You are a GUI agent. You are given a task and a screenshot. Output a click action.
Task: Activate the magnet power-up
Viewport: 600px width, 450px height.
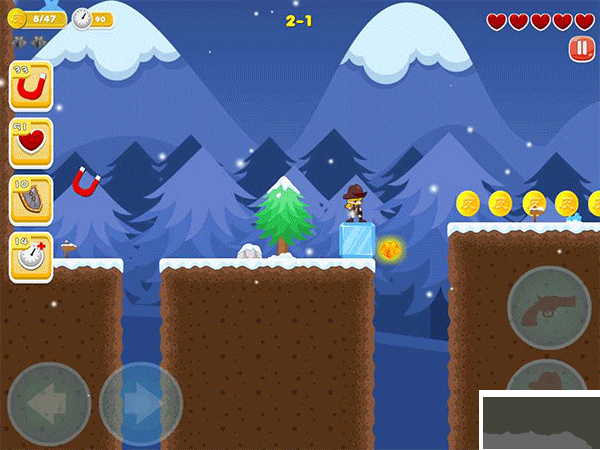tap(31, 87)
